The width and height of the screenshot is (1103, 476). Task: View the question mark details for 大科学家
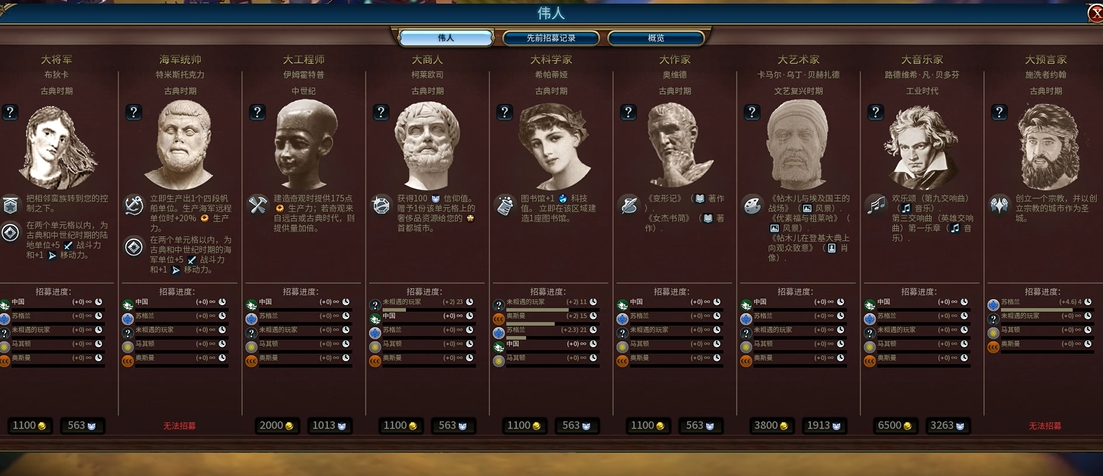click(x=505, y=112)
